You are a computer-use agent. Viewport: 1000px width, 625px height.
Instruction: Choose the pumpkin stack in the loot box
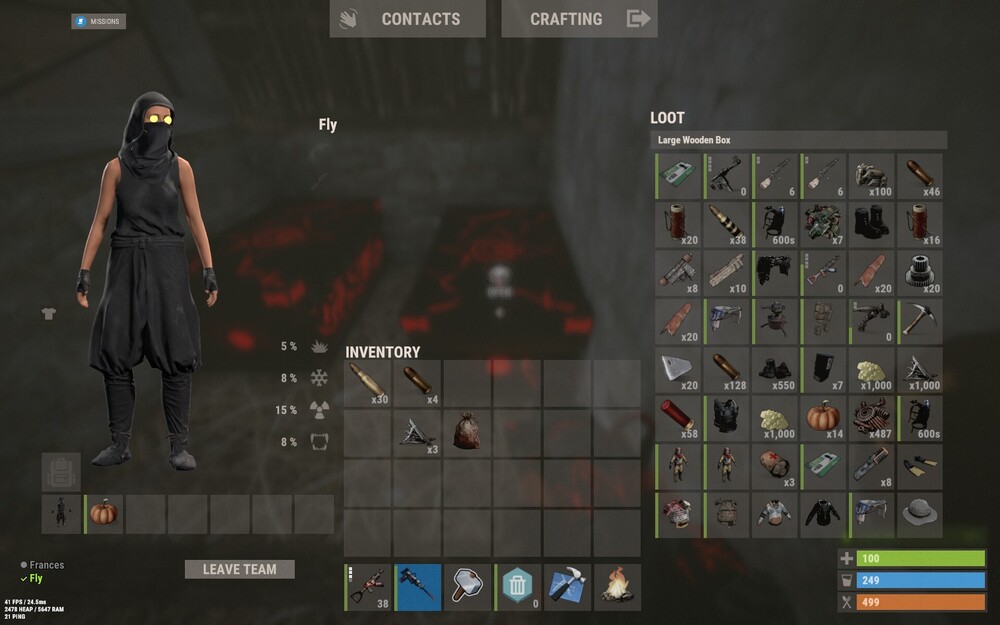pos(825,416)
